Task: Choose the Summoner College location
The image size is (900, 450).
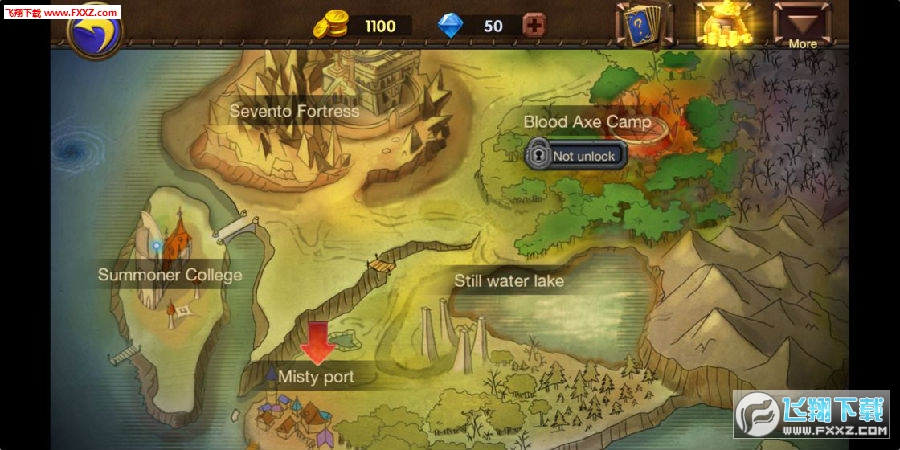Action: 170,274
